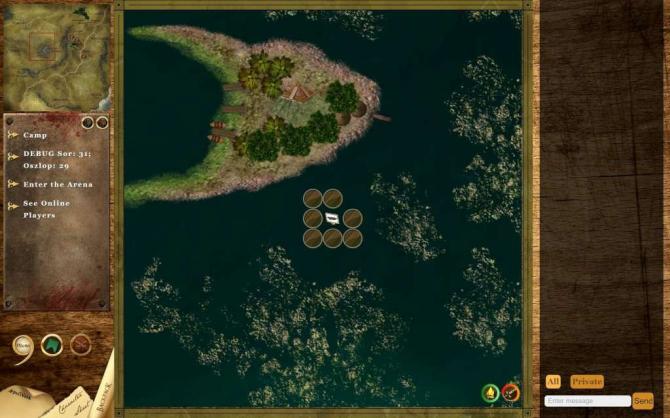Select the cream-colored Menu round button
The height and width of the screenshot is (418, 670).
click(23, 346)
